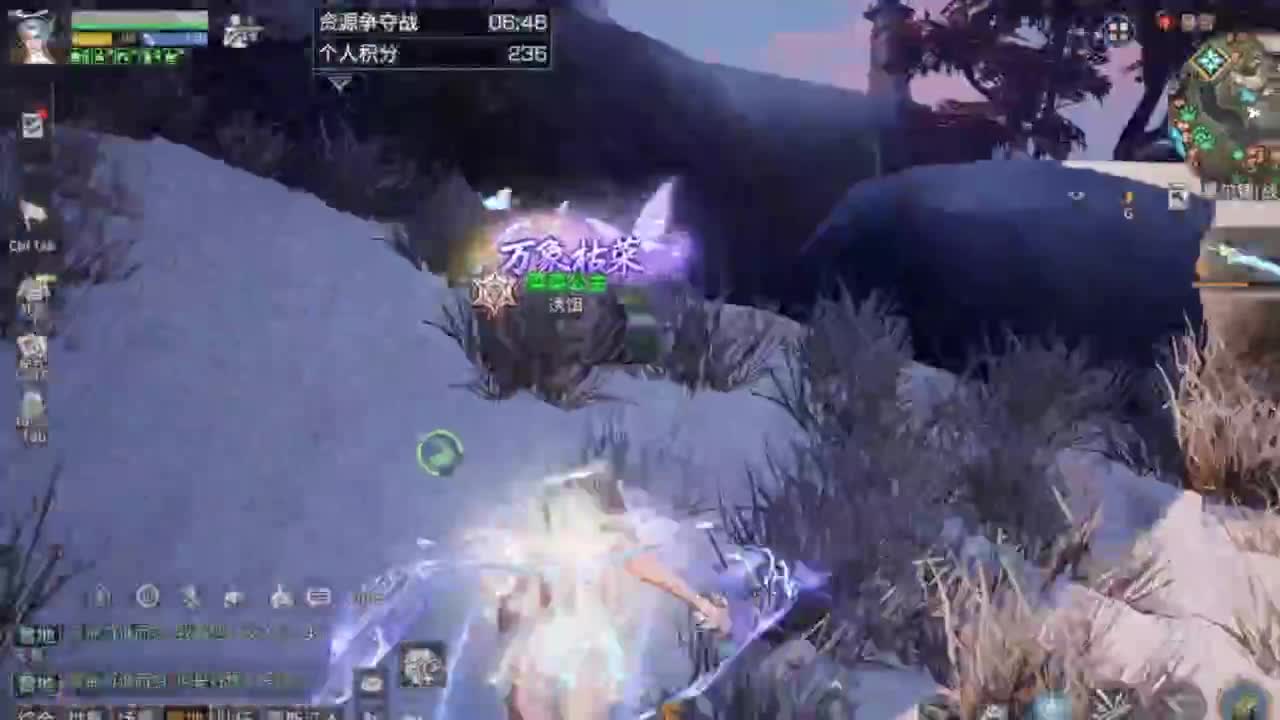Click the keyboard/message icon in the chat toolbar
This screenshot has width=1280, height=720.
point(318,596)
